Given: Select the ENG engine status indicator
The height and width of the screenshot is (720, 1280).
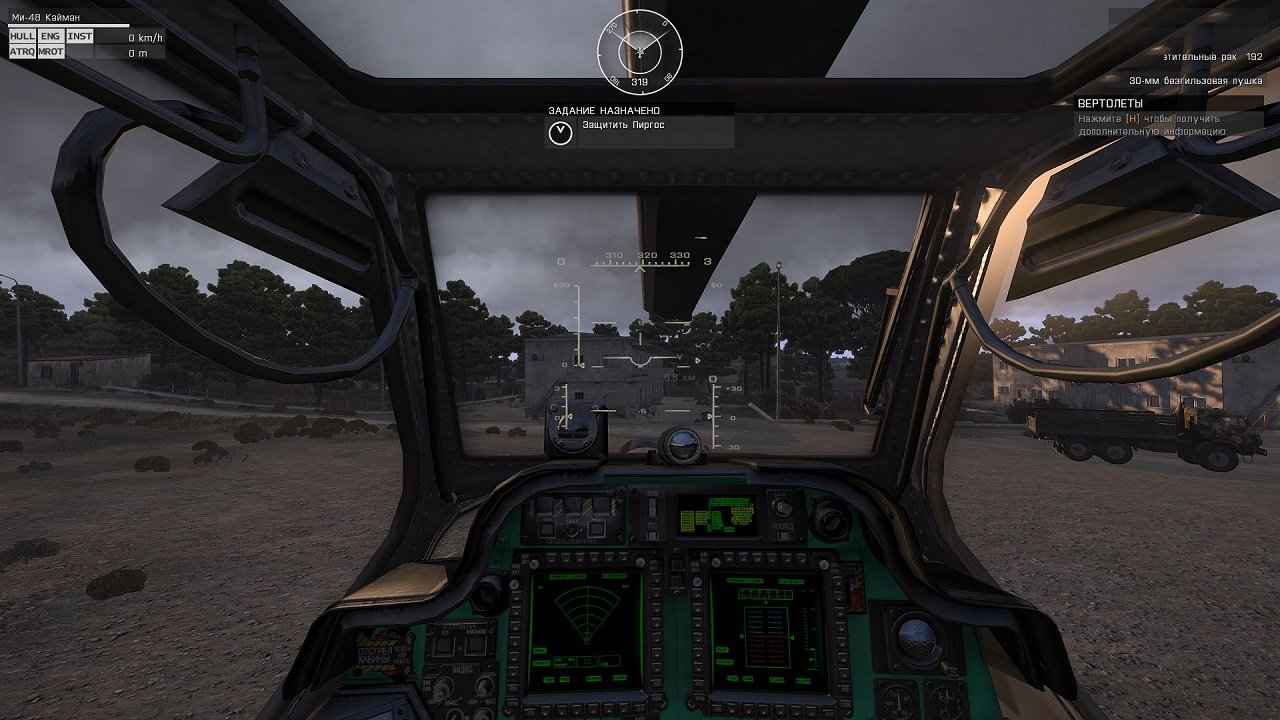Looking at the screenshot, I should [51, 37].
